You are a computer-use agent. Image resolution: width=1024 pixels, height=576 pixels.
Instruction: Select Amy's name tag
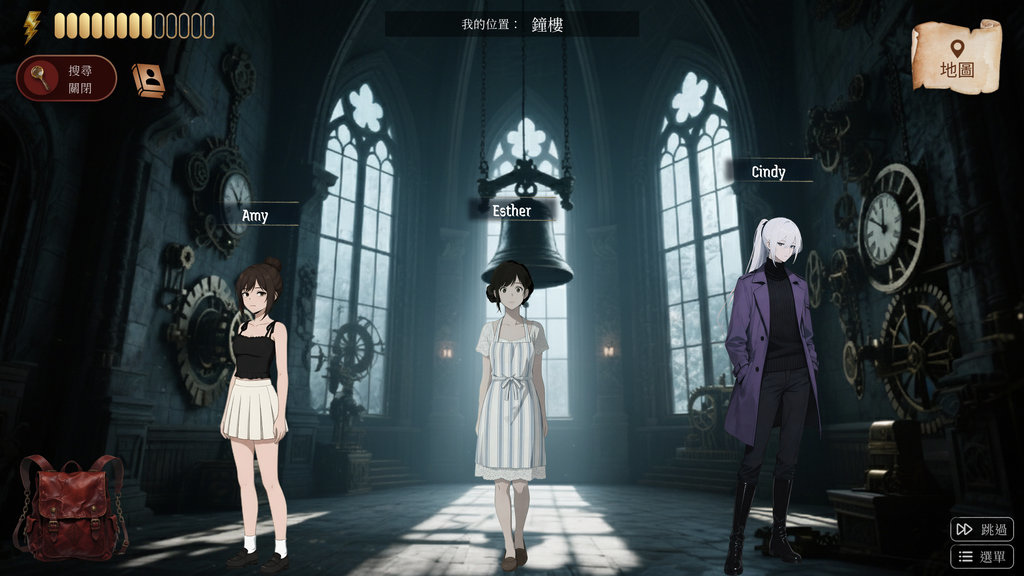(256, 215)
